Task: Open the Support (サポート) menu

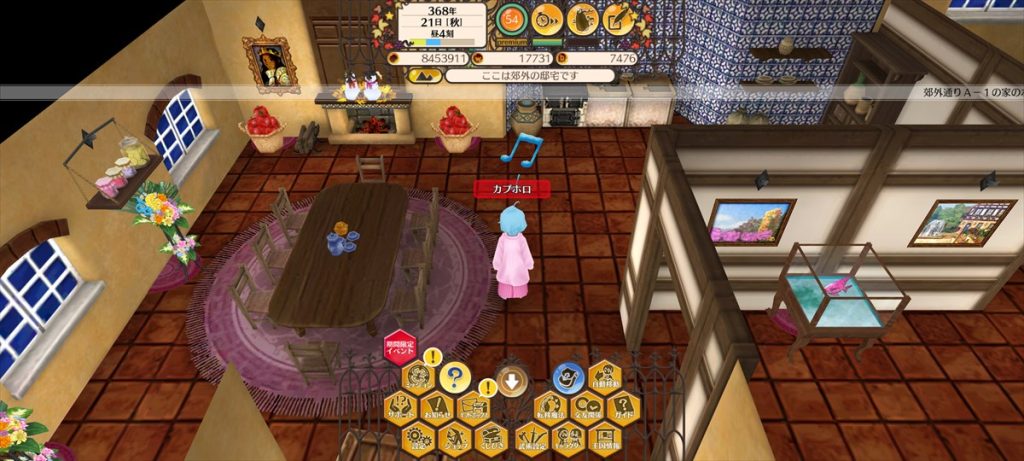Action: point(400,407)
